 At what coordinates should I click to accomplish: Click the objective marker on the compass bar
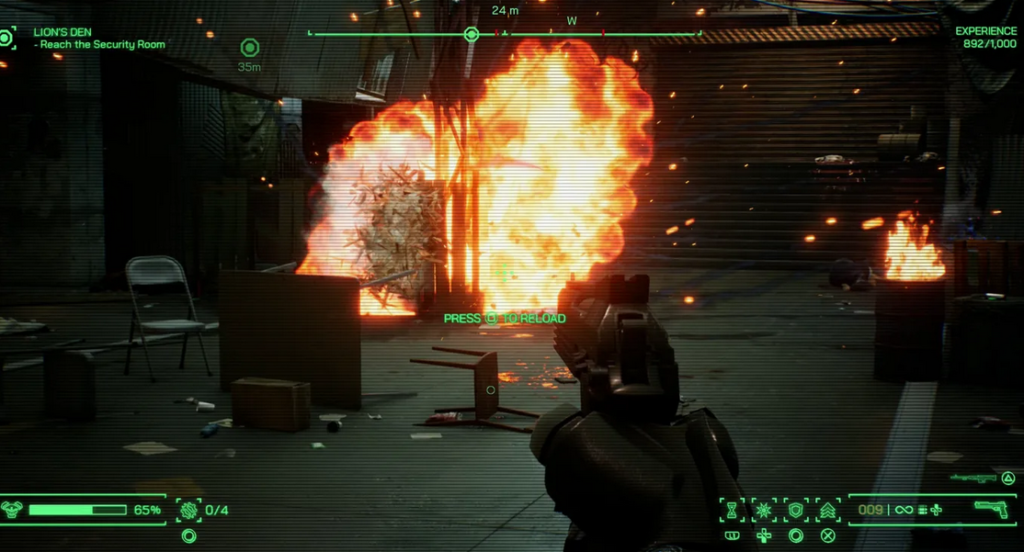(471, 34)
